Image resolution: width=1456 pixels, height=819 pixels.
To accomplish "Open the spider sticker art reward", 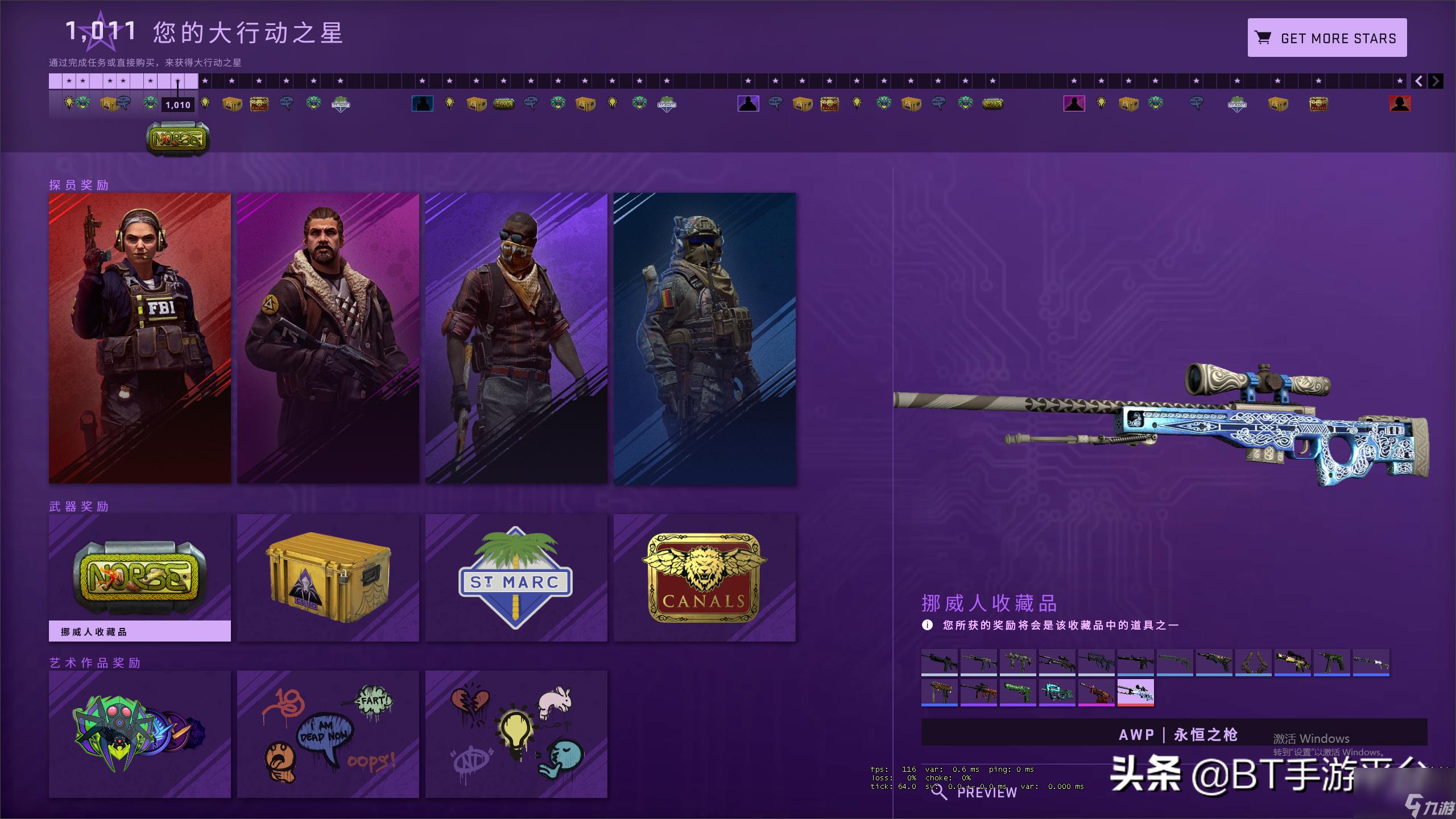I will point(140,734).
